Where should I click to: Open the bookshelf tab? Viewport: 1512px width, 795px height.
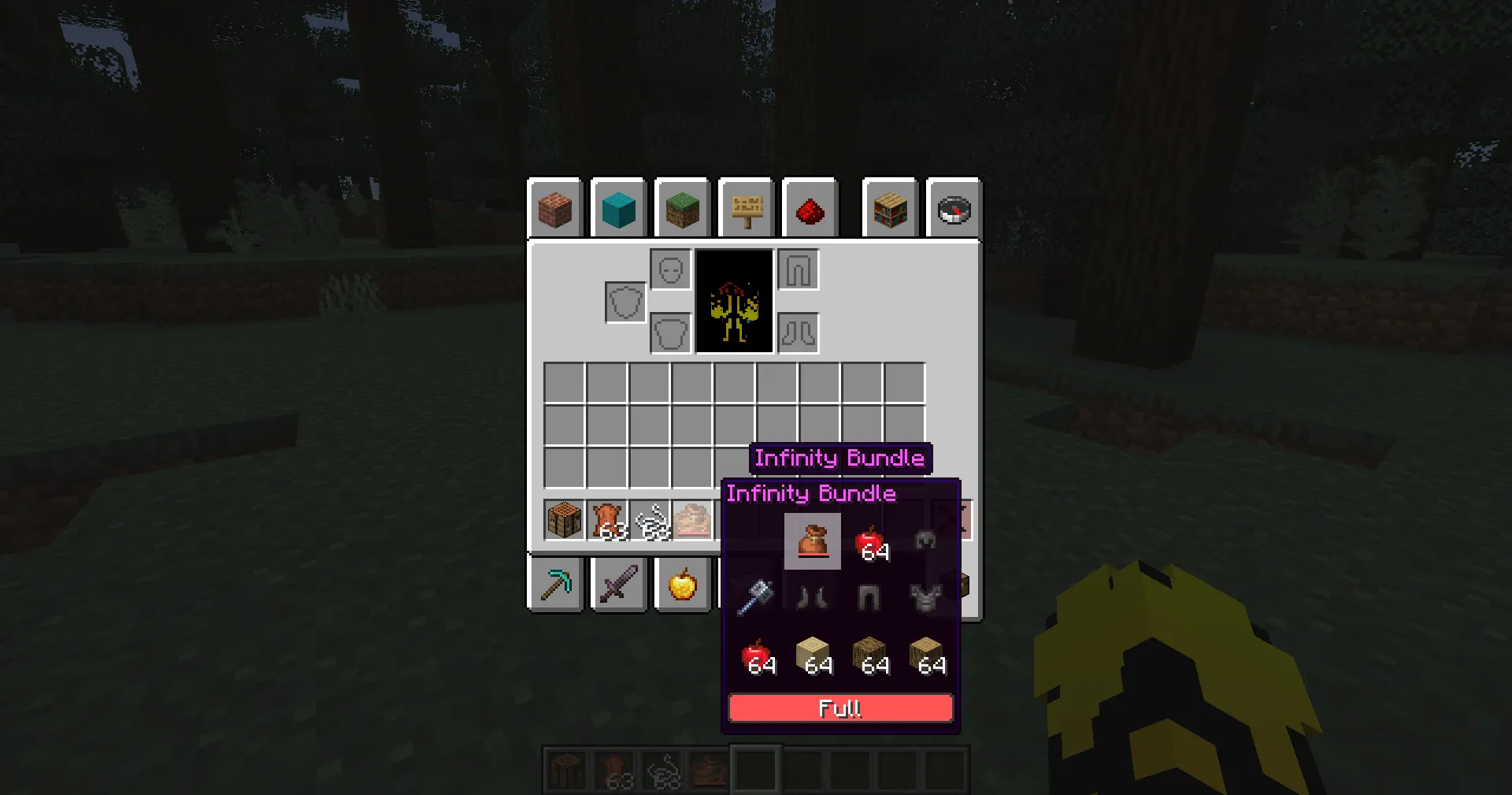point(890,209)
